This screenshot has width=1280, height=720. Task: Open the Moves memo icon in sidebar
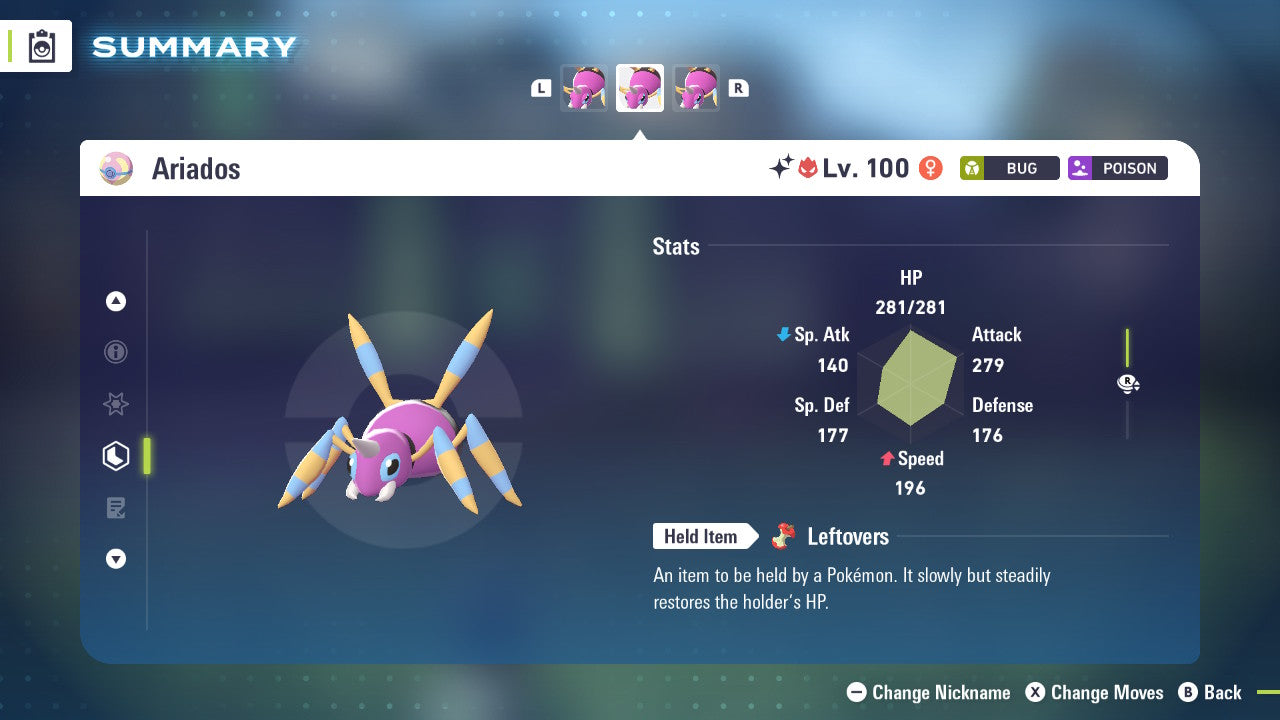pos(116,508)
